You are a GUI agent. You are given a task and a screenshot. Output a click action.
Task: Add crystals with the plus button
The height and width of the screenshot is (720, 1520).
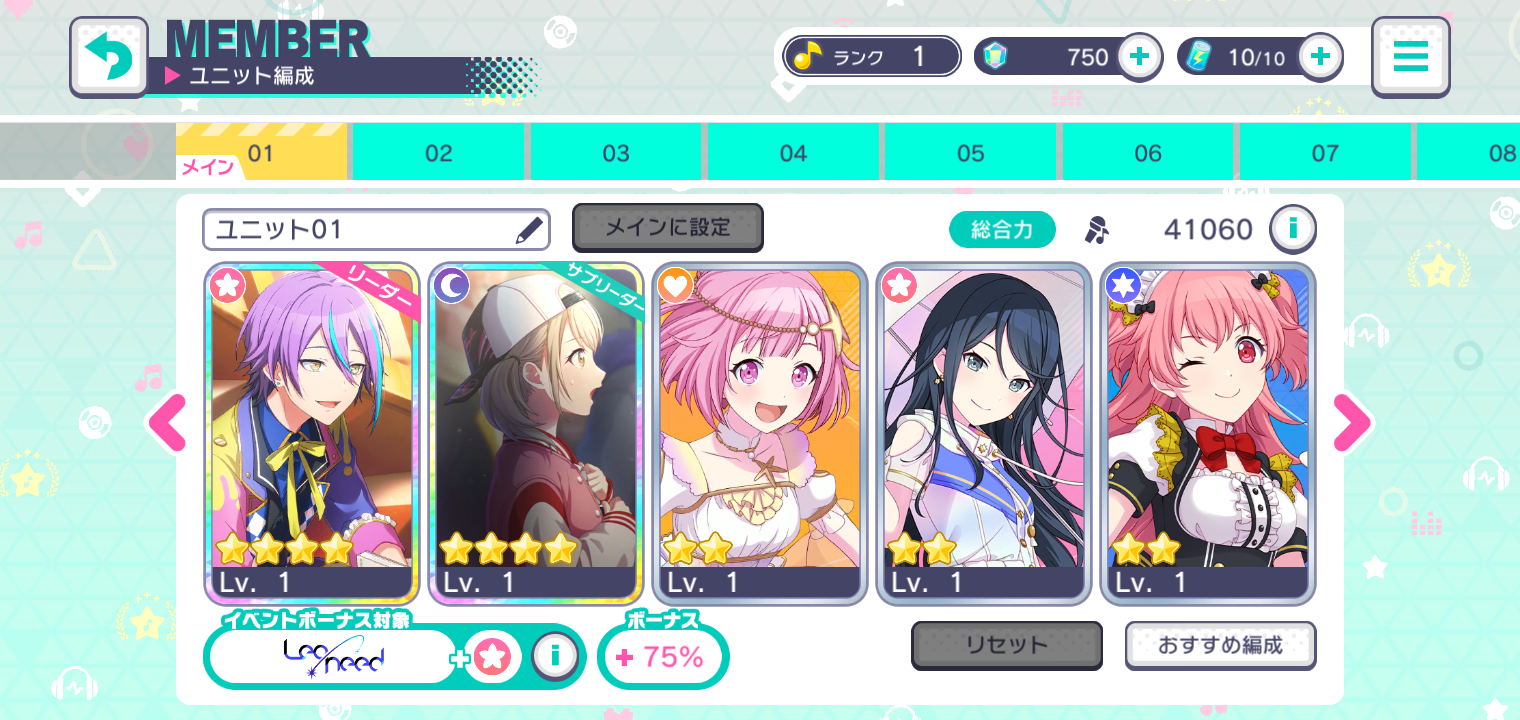point(1139,57)
